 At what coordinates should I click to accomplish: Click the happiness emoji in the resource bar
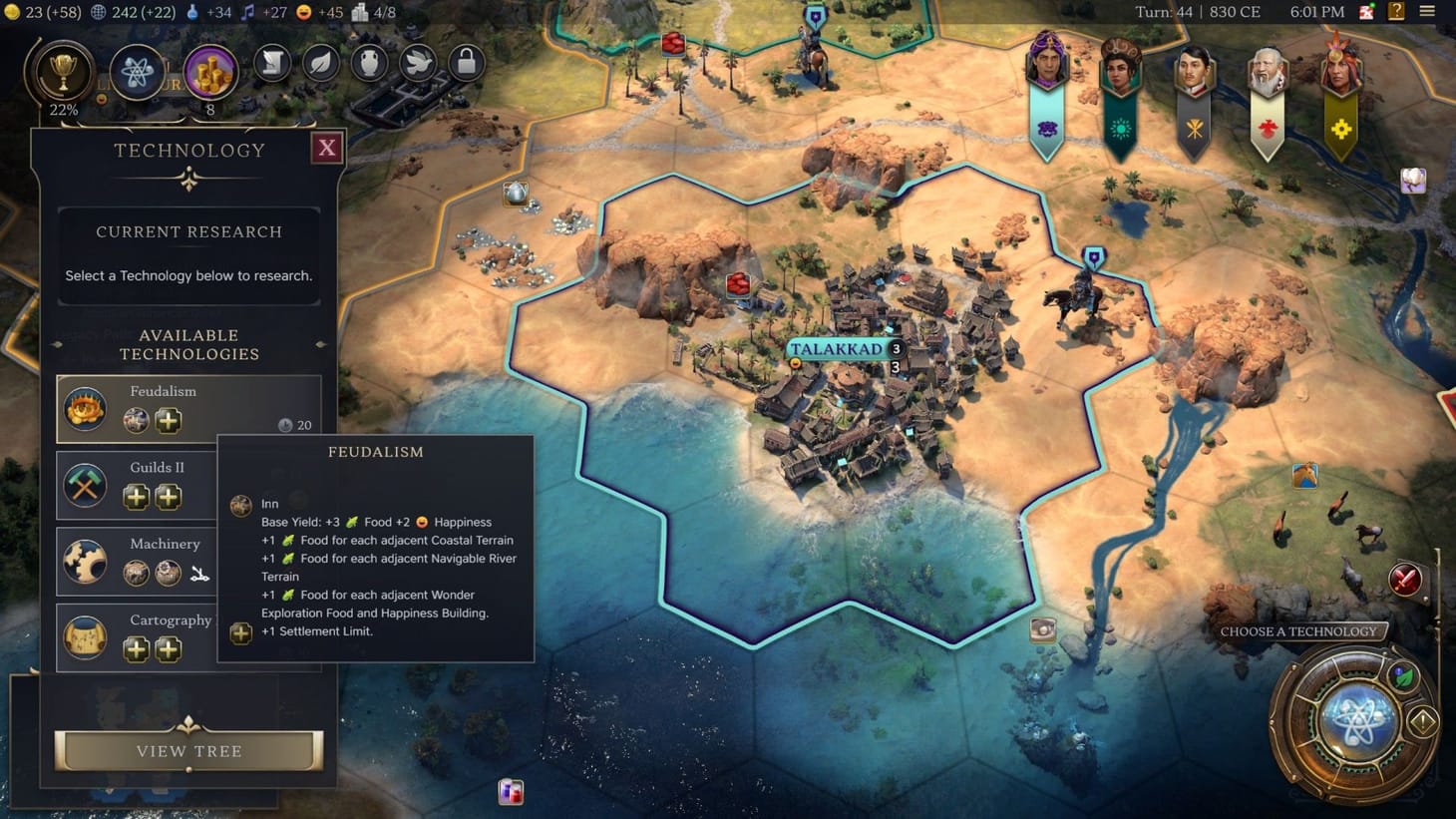point(300,12)
